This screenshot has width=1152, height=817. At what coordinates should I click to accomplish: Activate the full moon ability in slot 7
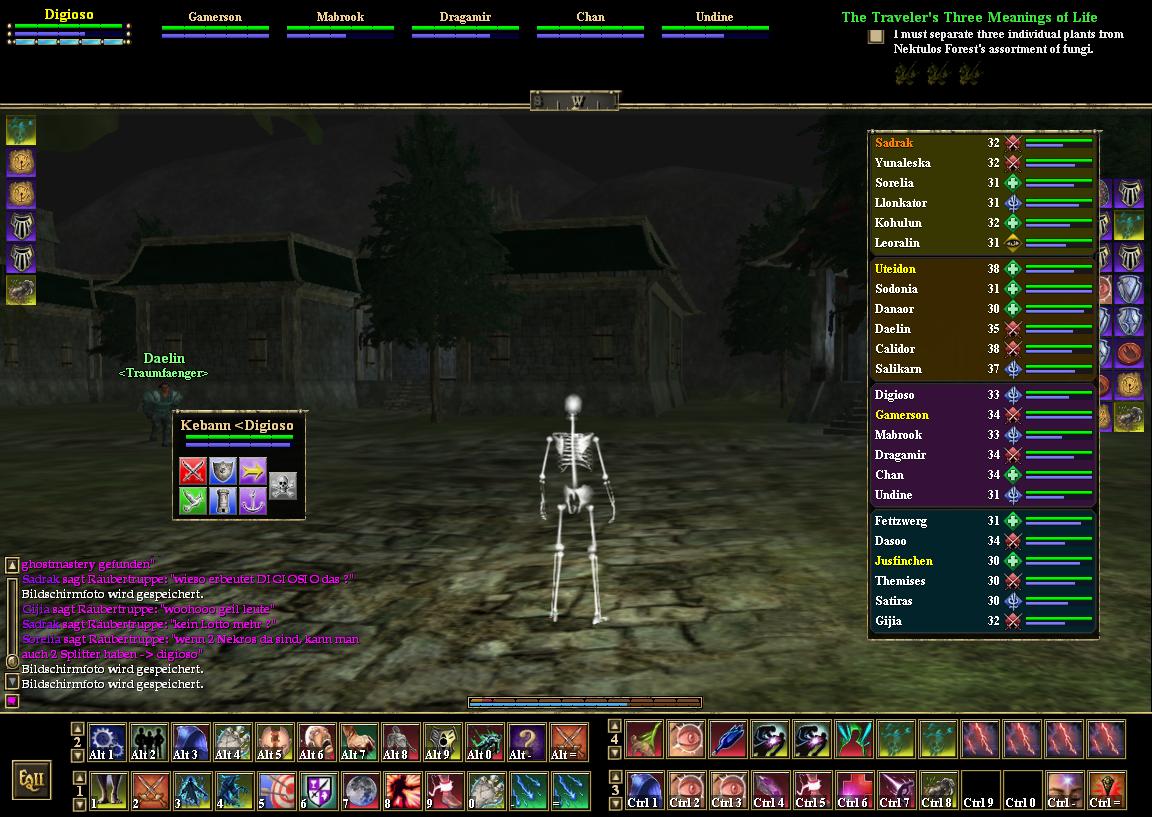click(358, 790)
